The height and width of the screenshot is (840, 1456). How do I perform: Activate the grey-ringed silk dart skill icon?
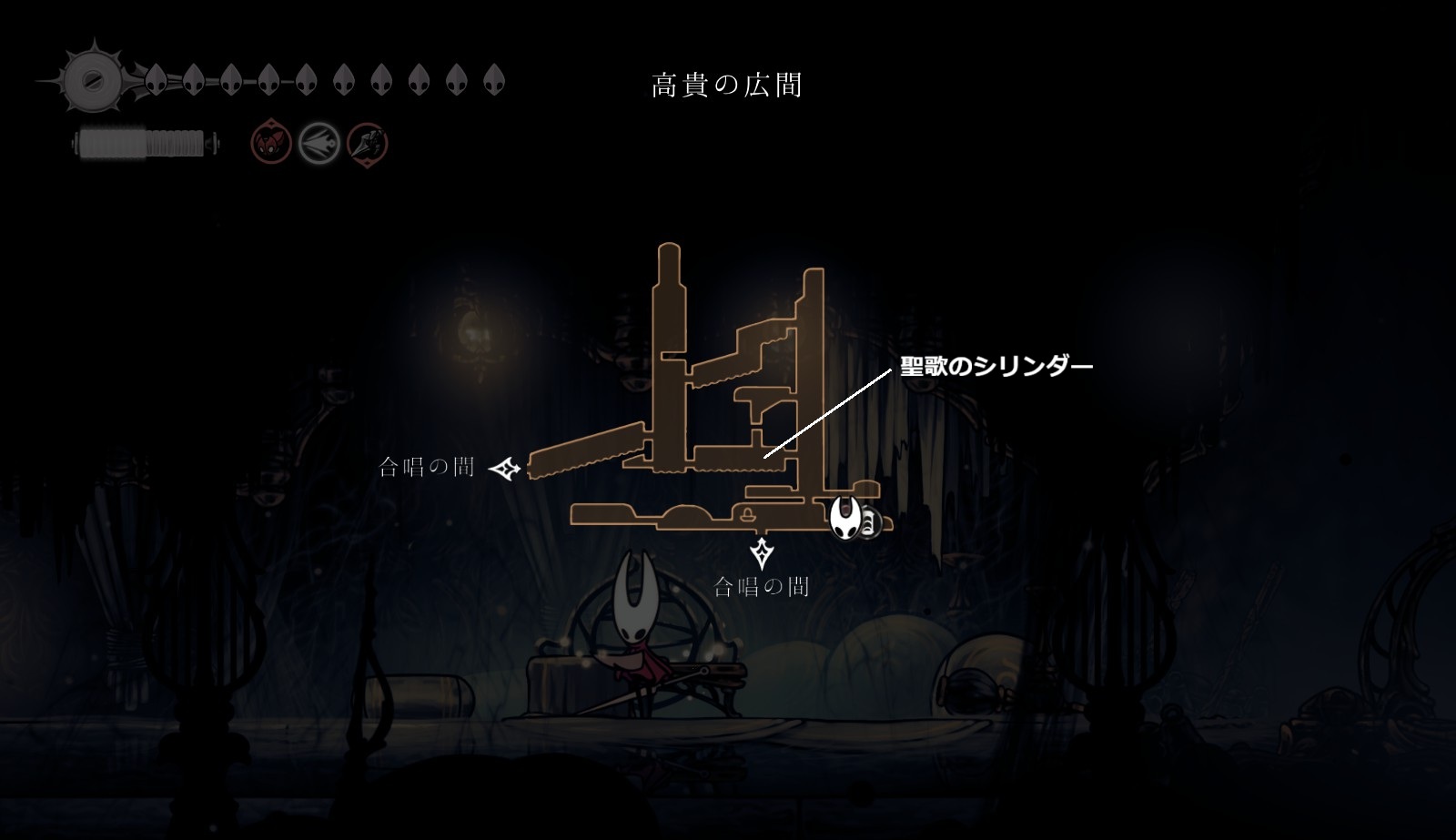coord(319,143)
